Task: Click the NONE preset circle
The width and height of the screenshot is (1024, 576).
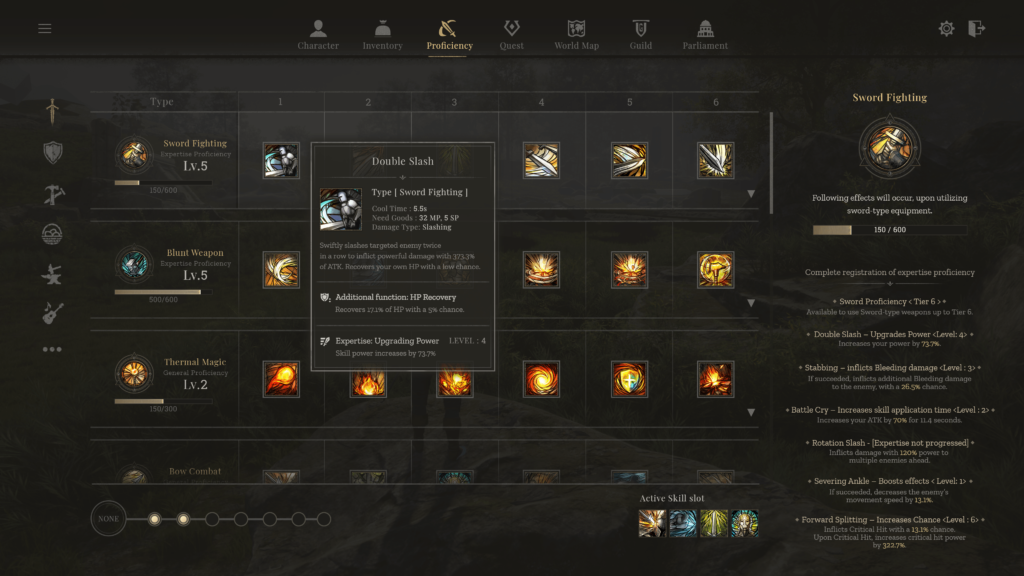Action: (109, 519)
